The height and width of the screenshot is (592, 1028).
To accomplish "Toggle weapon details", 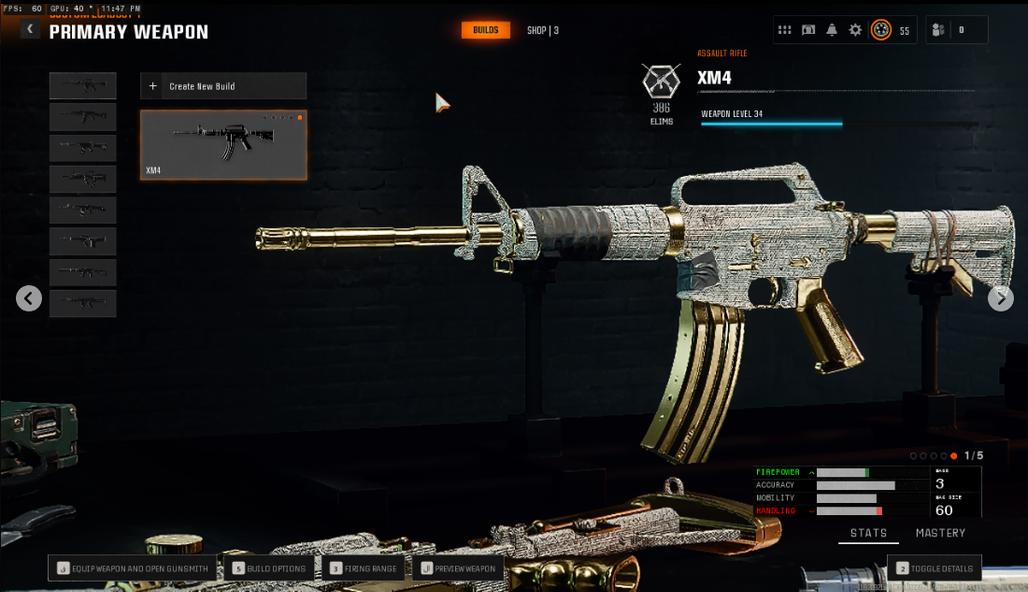I will [934, 568].
